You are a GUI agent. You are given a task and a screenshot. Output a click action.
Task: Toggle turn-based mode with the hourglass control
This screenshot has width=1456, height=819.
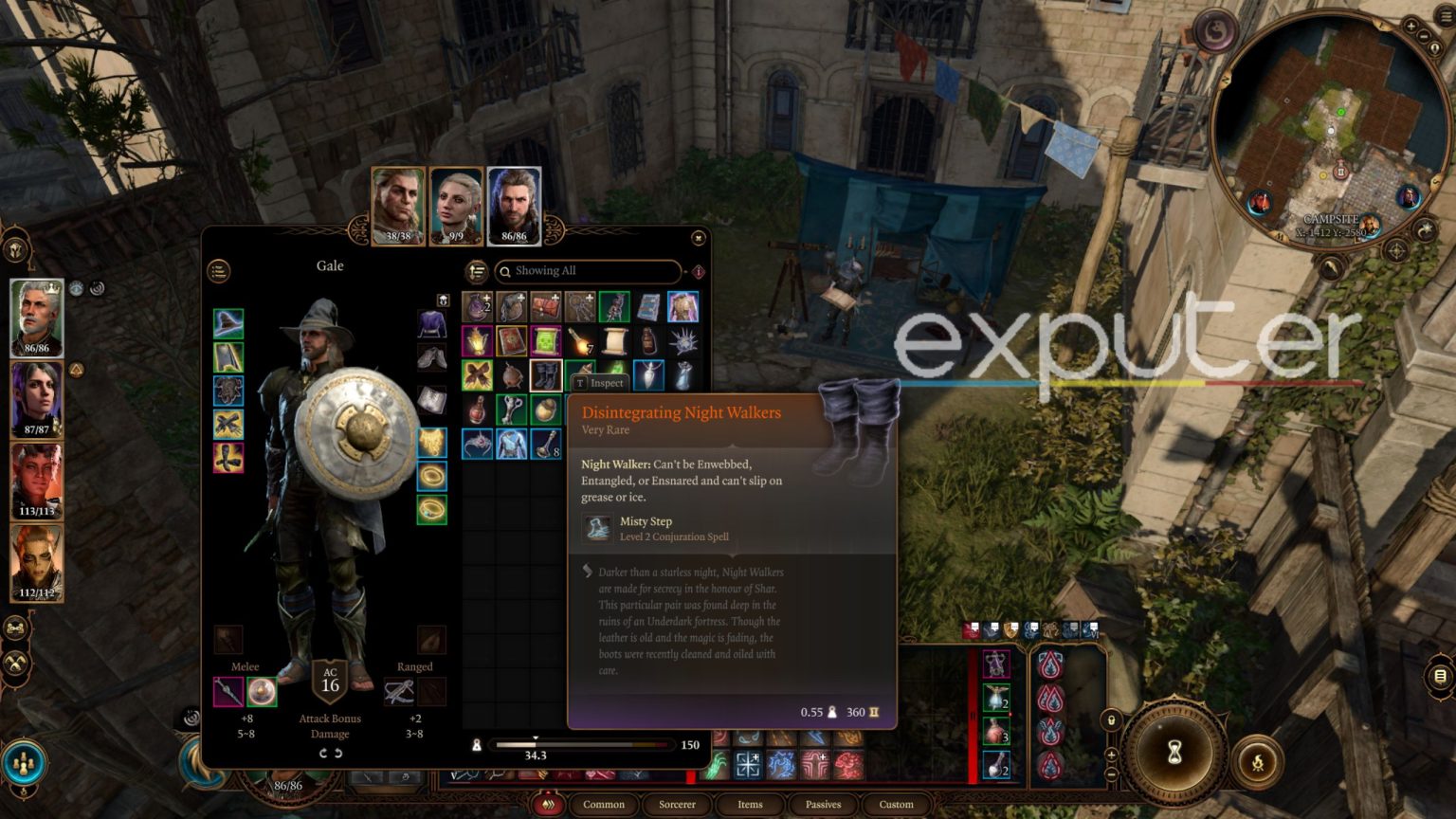coord(1173,752)
